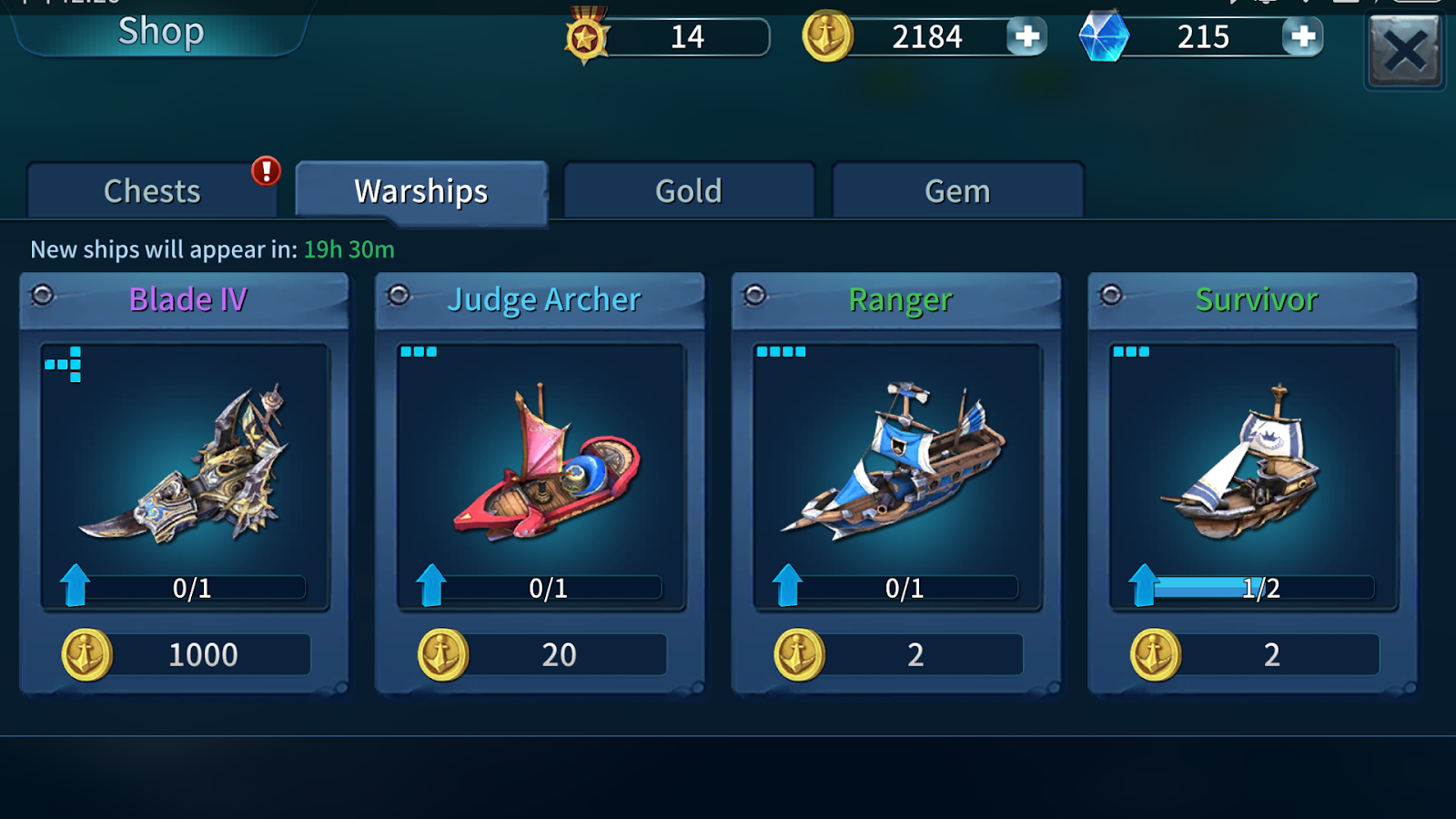Image resolution: width=1456 pixels, height=819 pixels.
Task: Add more gems with the plus button
Action: pos(1303,37)
